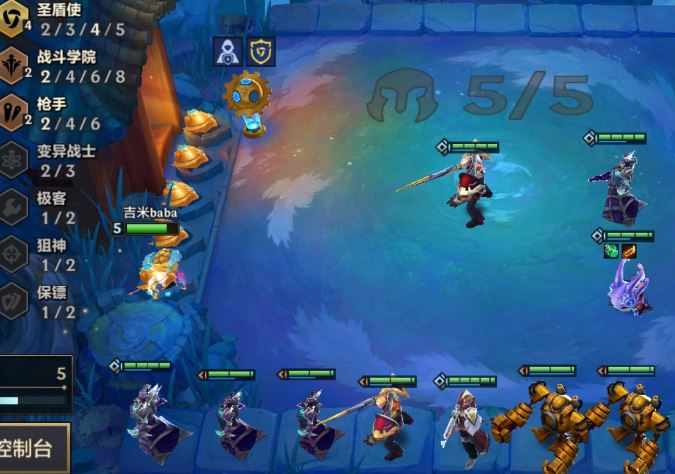Click the orange item icon under the health bar
The height and width of the screenshot is (474, 675).
point(630,251)
